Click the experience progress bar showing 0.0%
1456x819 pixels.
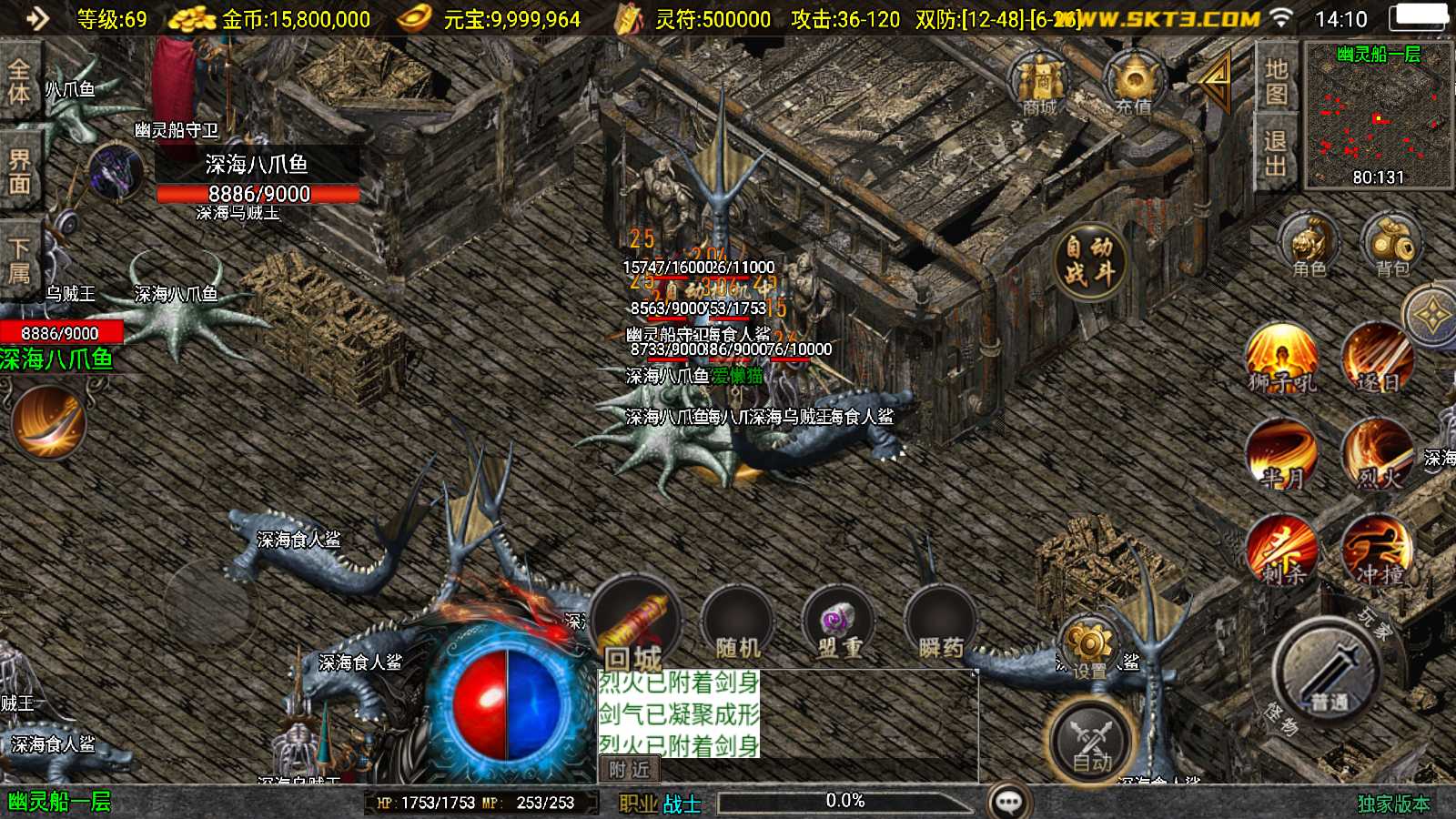(844, 802)
